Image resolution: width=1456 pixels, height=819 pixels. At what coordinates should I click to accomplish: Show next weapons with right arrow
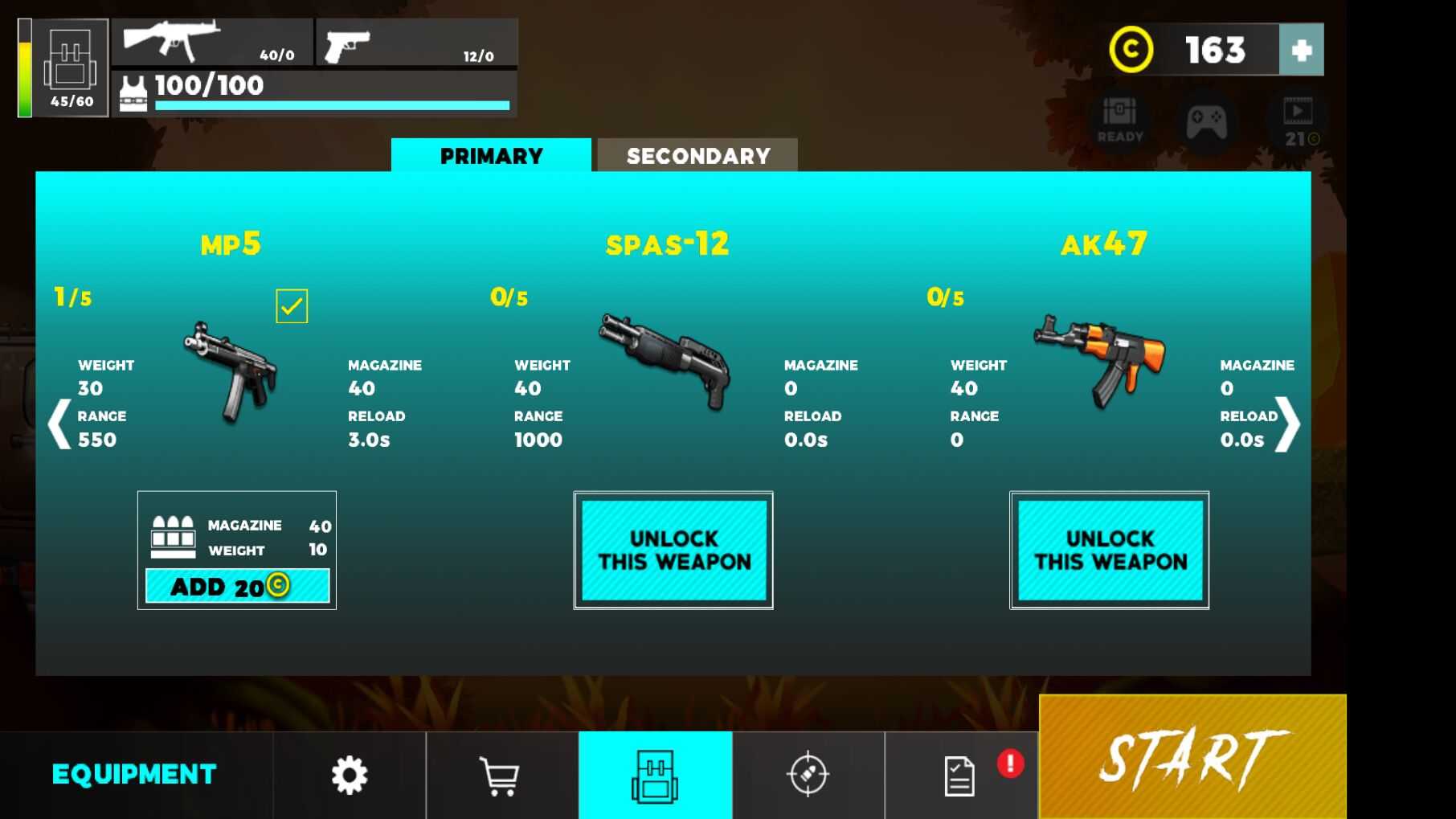coord(1287,424)
